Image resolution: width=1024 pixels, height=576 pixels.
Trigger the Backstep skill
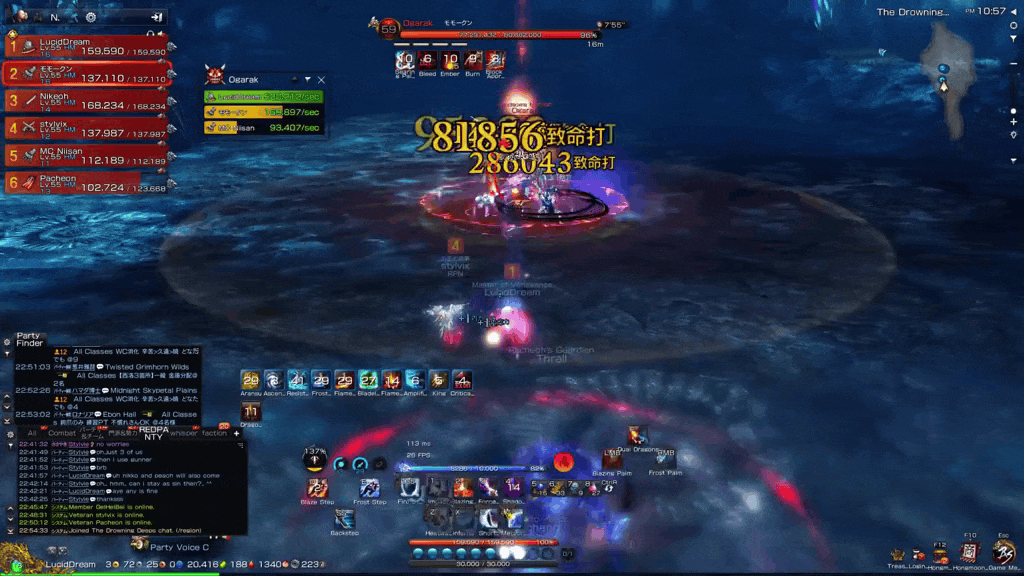[x=344, y=518]
